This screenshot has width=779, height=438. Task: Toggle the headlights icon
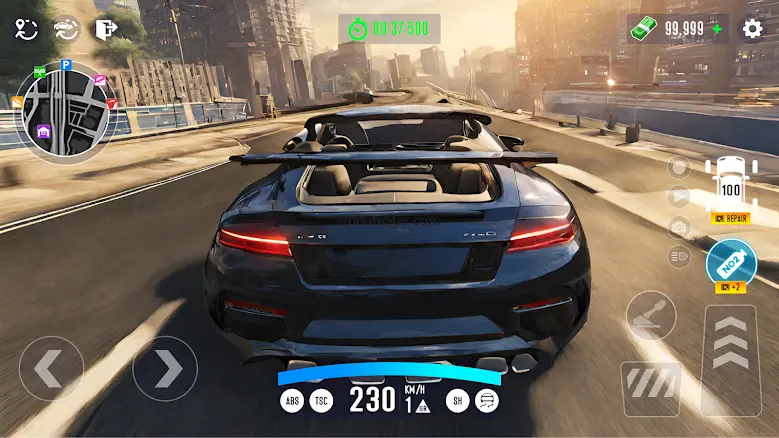point(680,258)
